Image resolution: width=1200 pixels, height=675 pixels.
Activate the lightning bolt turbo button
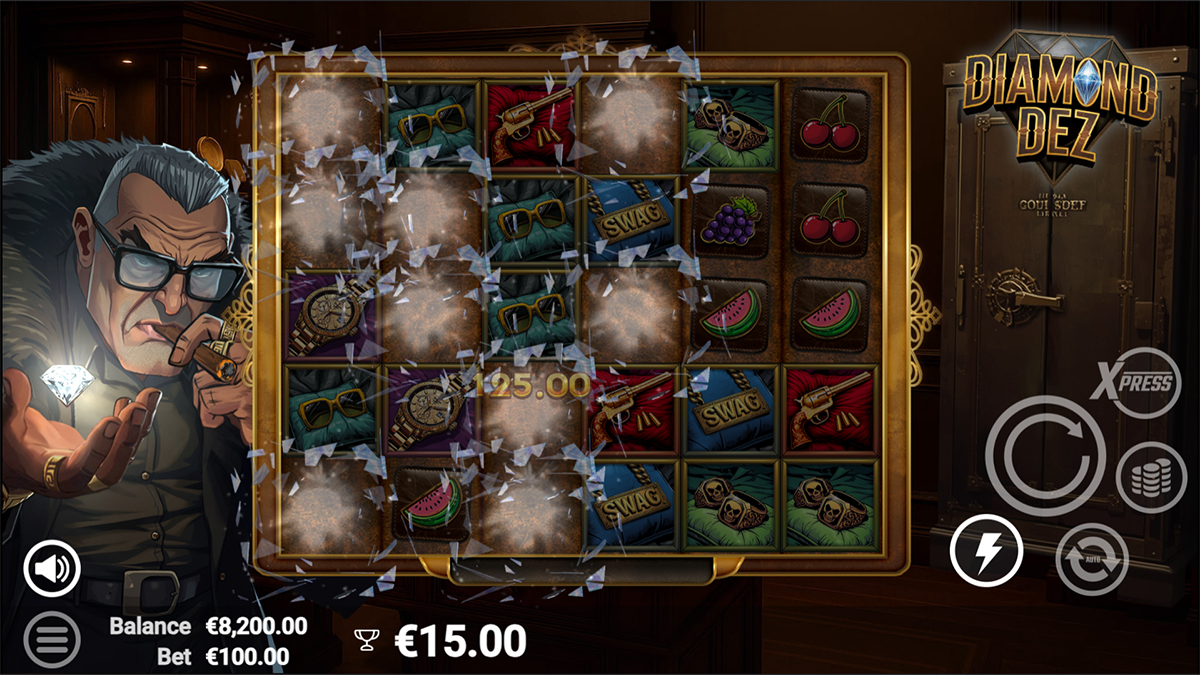pos(986,551)
